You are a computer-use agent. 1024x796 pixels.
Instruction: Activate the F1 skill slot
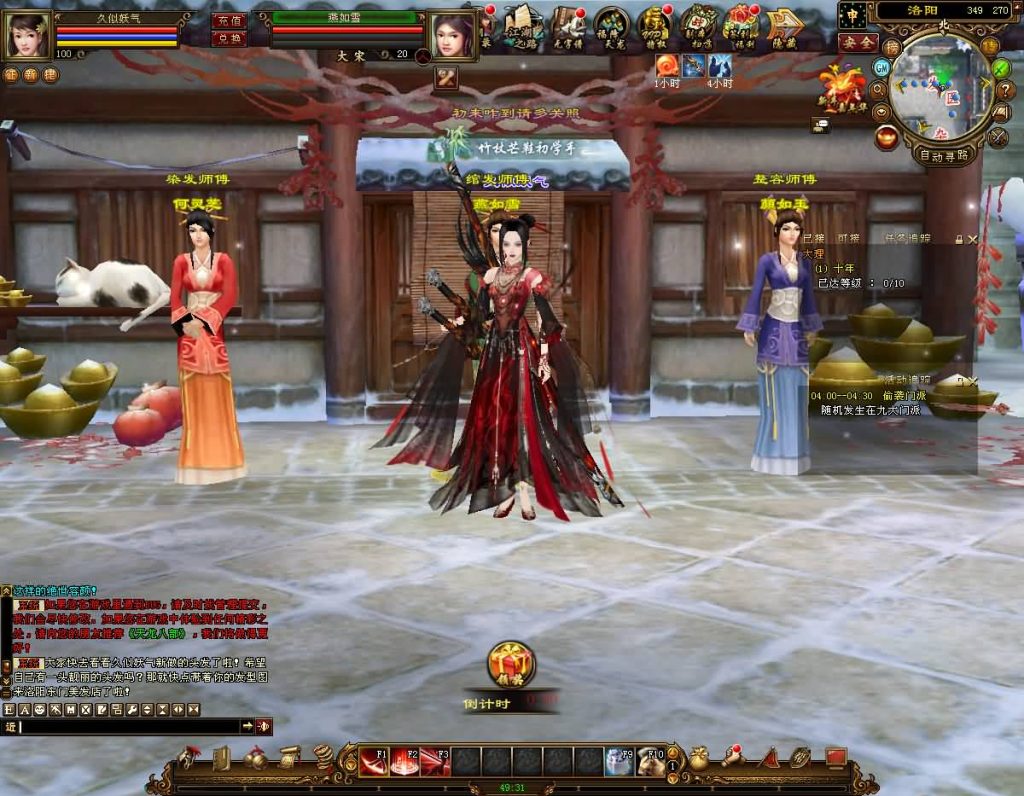374,761
